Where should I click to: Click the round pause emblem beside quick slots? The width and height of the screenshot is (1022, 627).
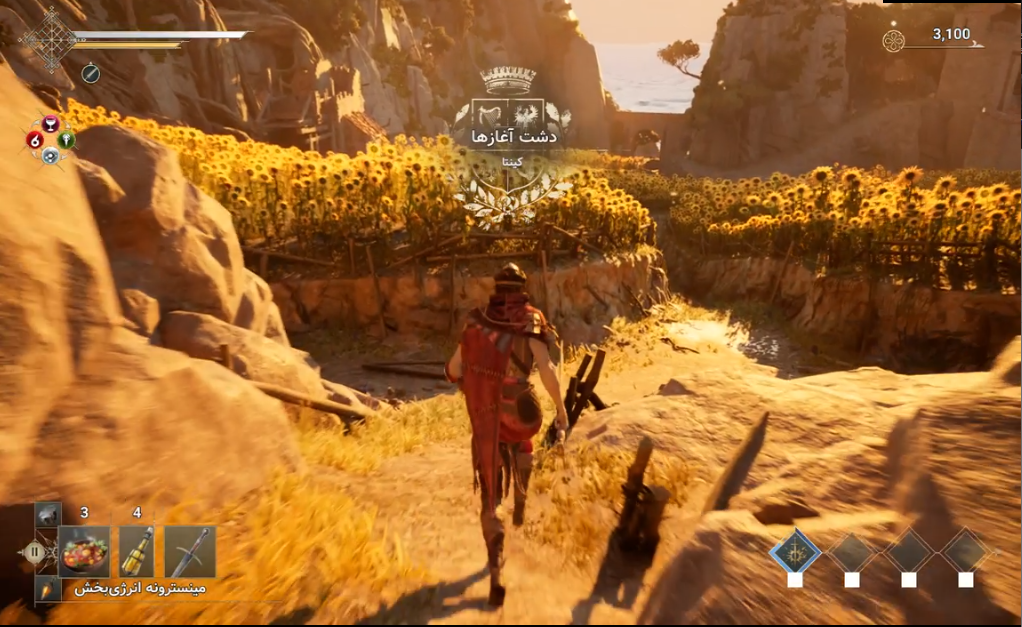(x=34, y=551)
